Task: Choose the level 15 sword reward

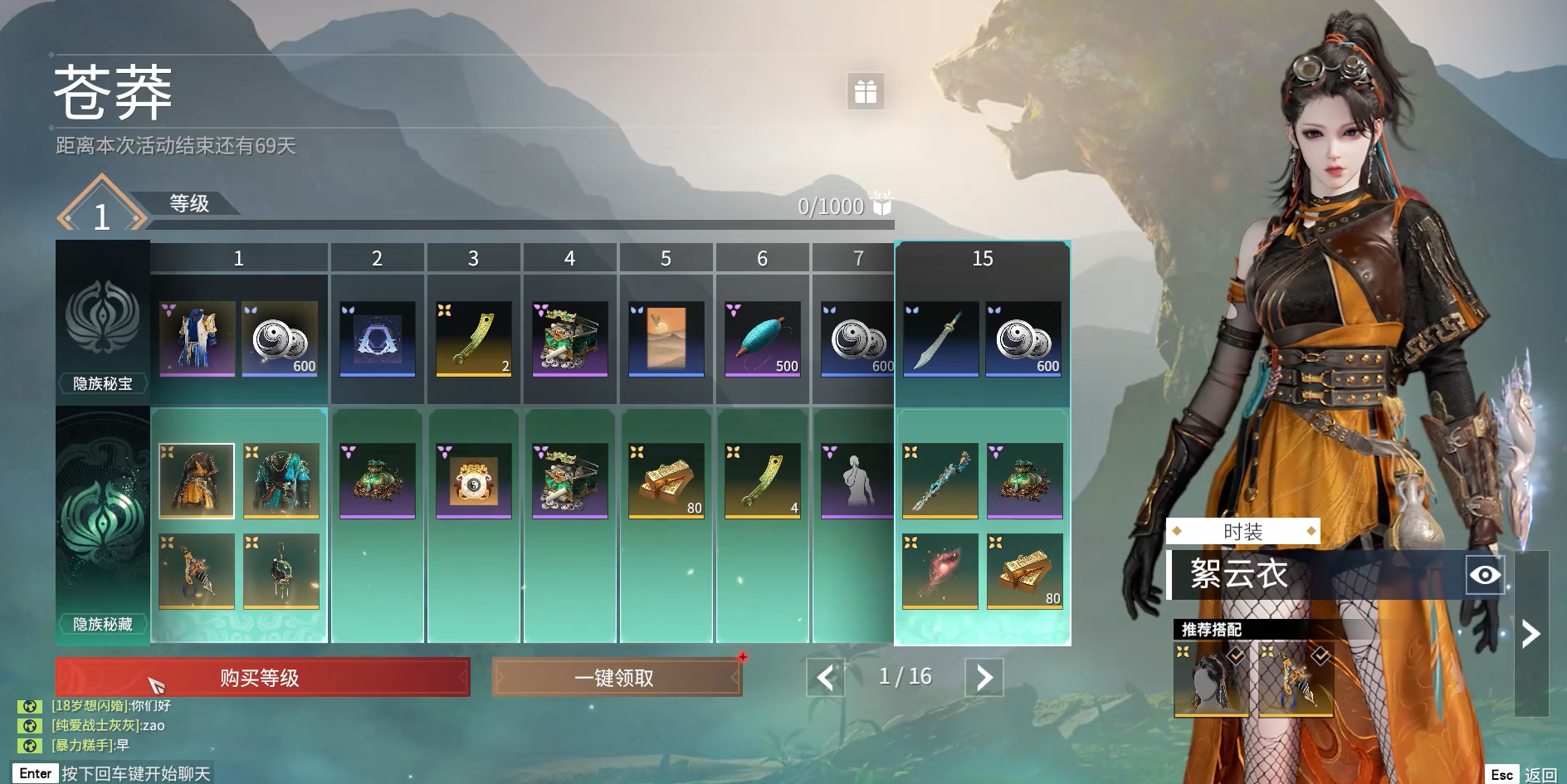Action: [x=940, y=338]
